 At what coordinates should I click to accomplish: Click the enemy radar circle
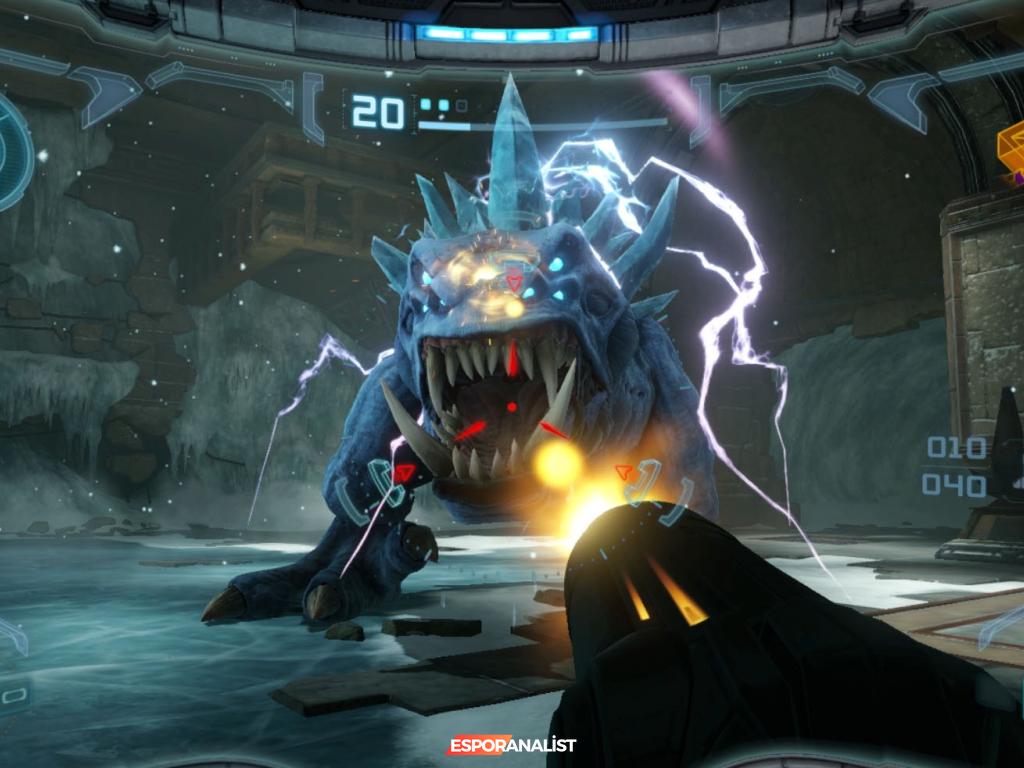tap(12, 152)
